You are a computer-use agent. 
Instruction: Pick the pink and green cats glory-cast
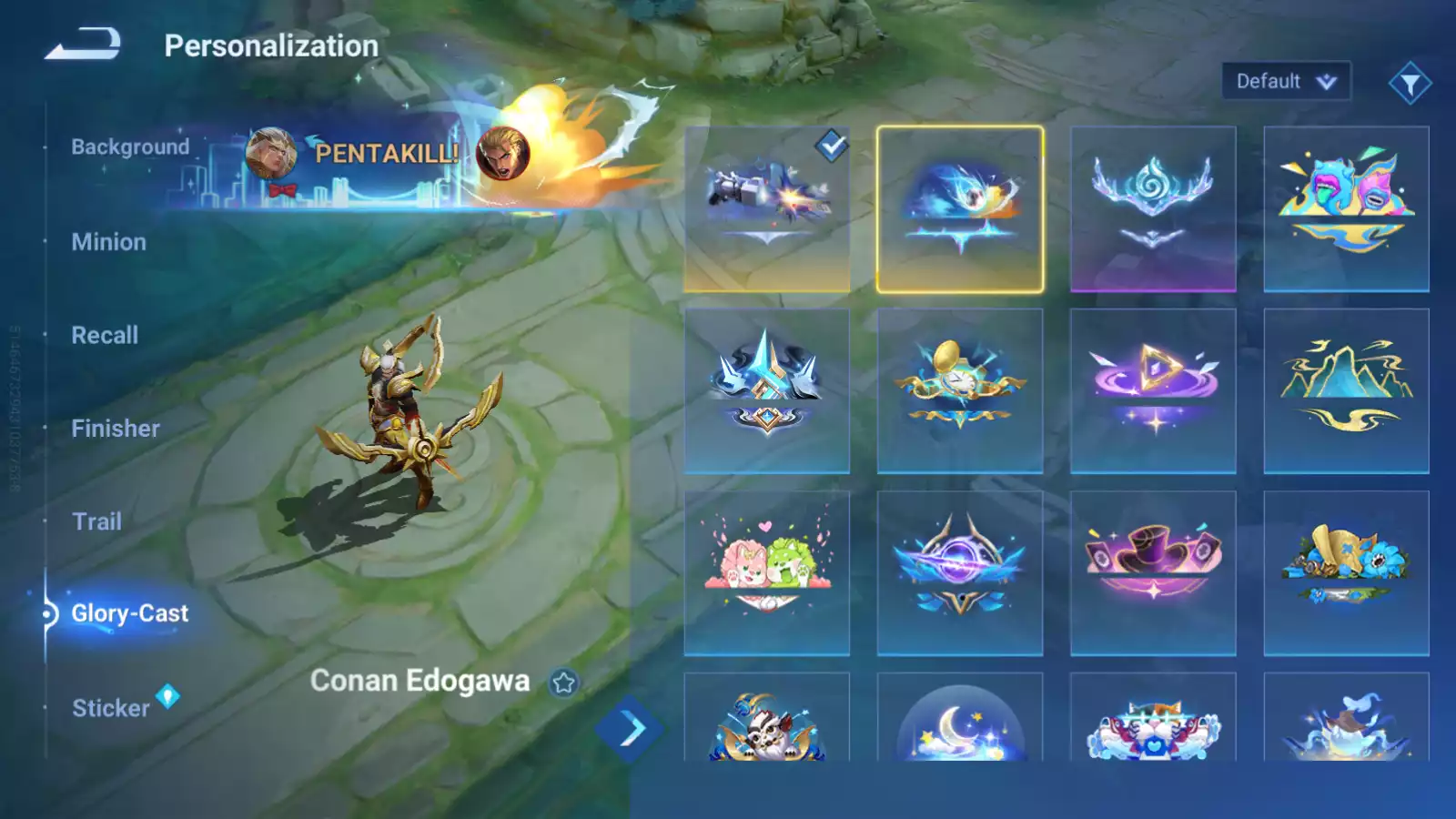[767, 573]
